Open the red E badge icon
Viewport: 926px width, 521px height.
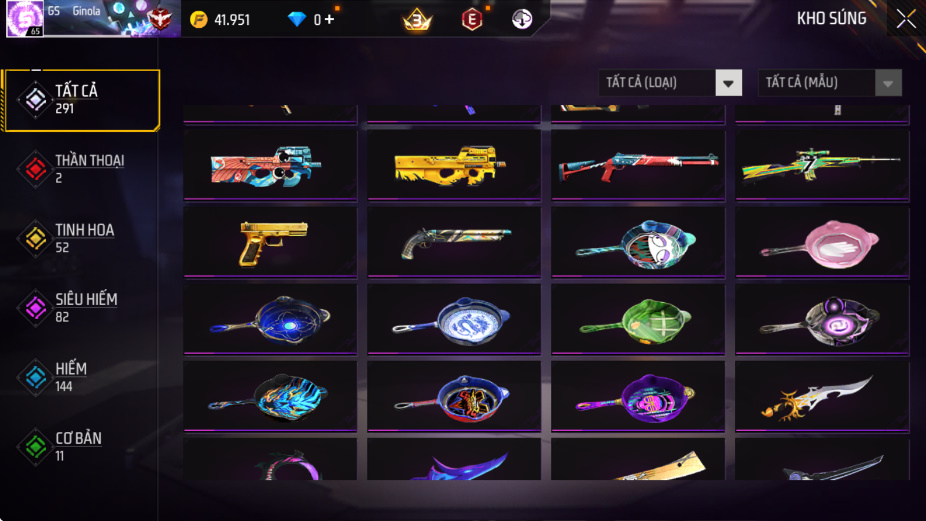(x=472, y=19)
